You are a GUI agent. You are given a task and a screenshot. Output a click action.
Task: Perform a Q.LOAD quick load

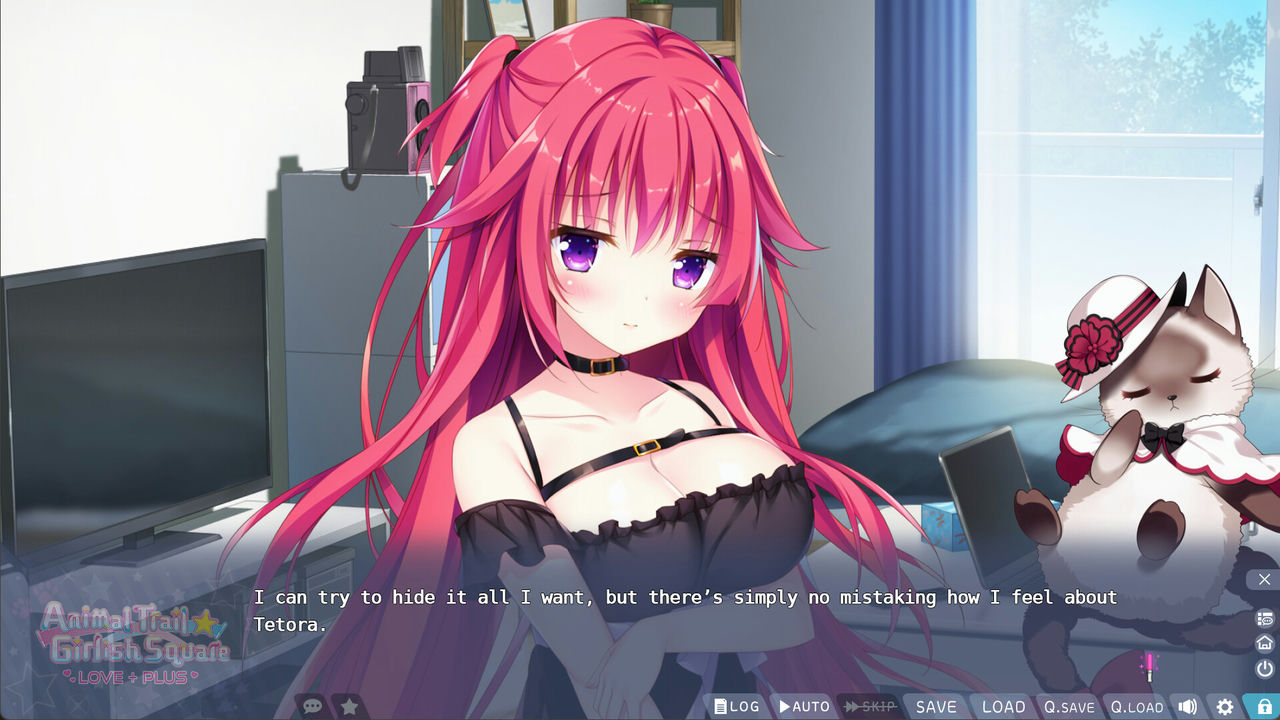pyautogui.click(x=1136, y=706)
